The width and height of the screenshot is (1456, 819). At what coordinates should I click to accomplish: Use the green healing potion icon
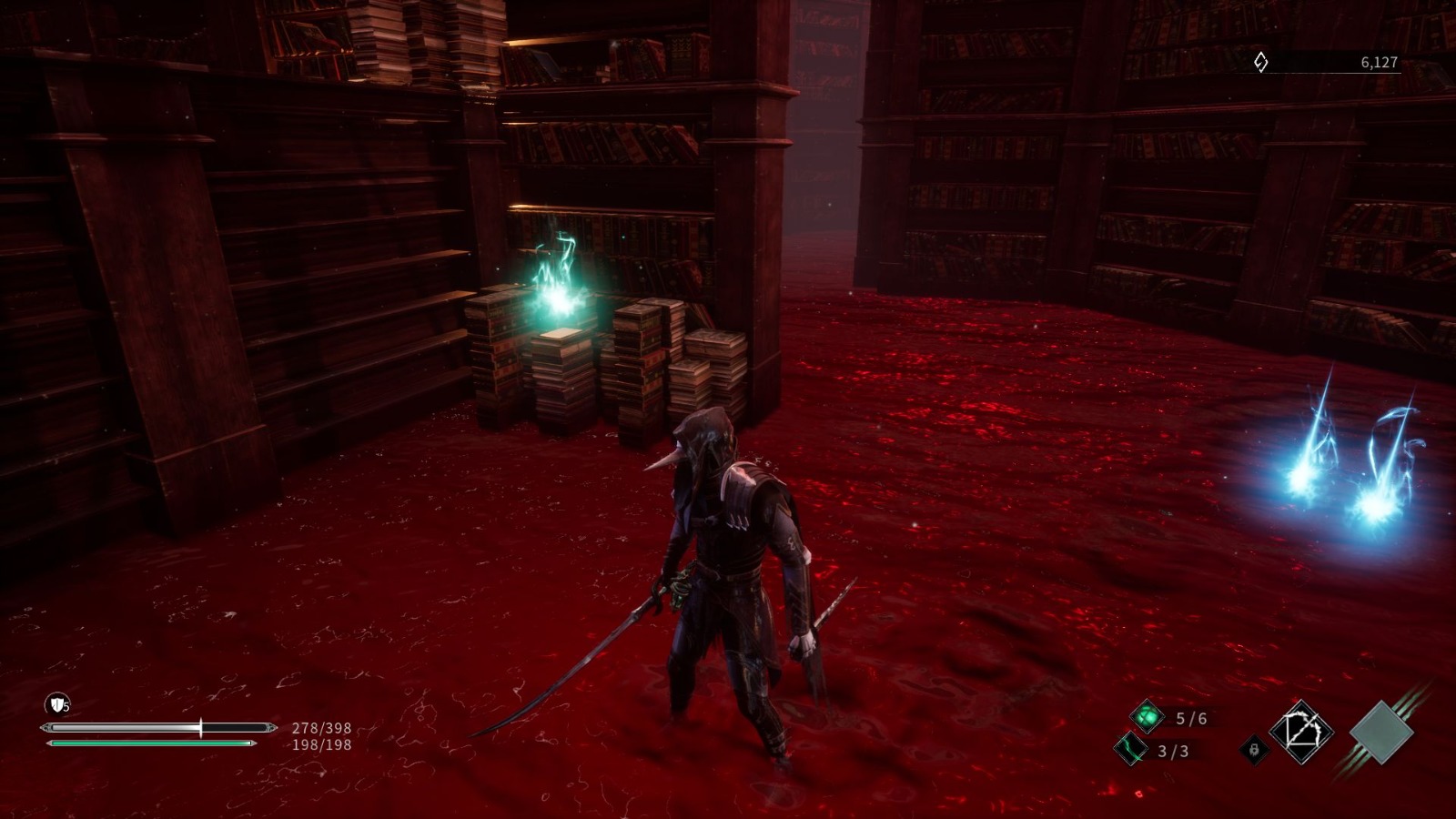(1148, 716)
